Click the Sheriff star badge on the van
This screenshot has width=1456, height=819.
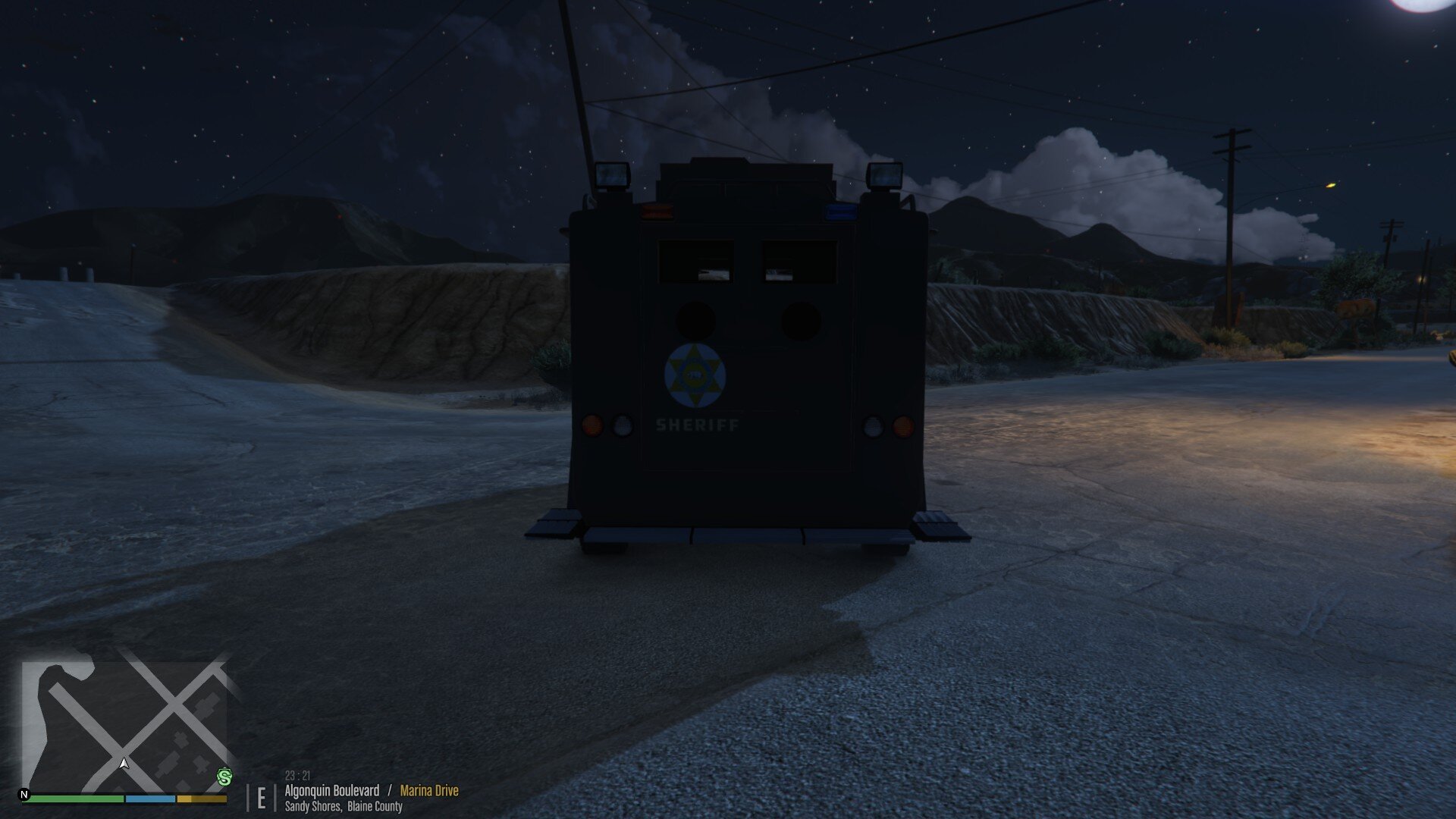[695, 372]
